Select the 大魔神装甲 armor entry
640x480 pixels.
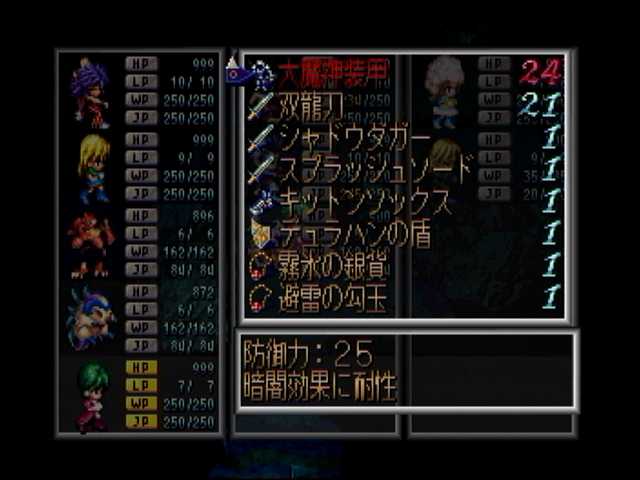click(322, 72)
